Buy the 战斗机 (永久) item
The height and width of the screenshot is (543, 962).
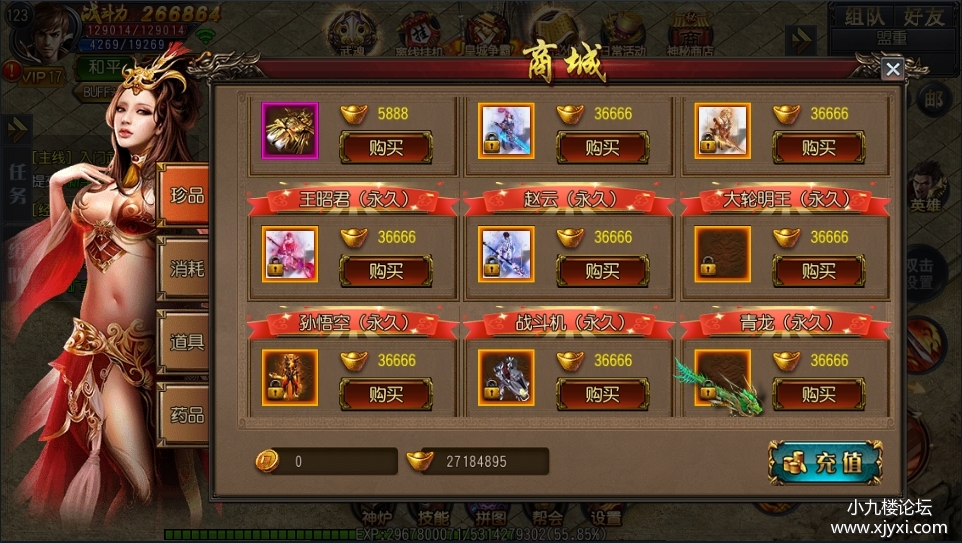tap(602, 393)
